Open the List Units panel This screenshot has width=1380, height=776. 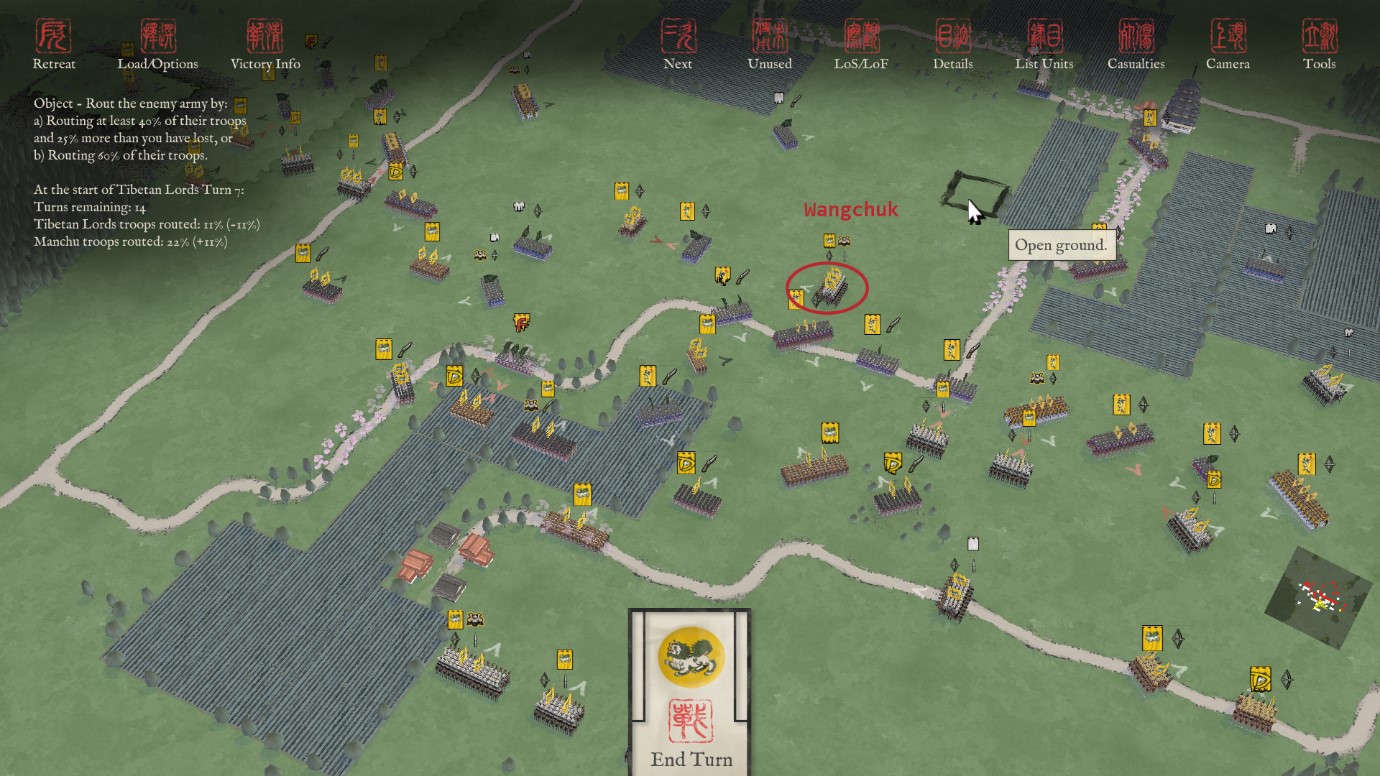tap(1044, 45)
